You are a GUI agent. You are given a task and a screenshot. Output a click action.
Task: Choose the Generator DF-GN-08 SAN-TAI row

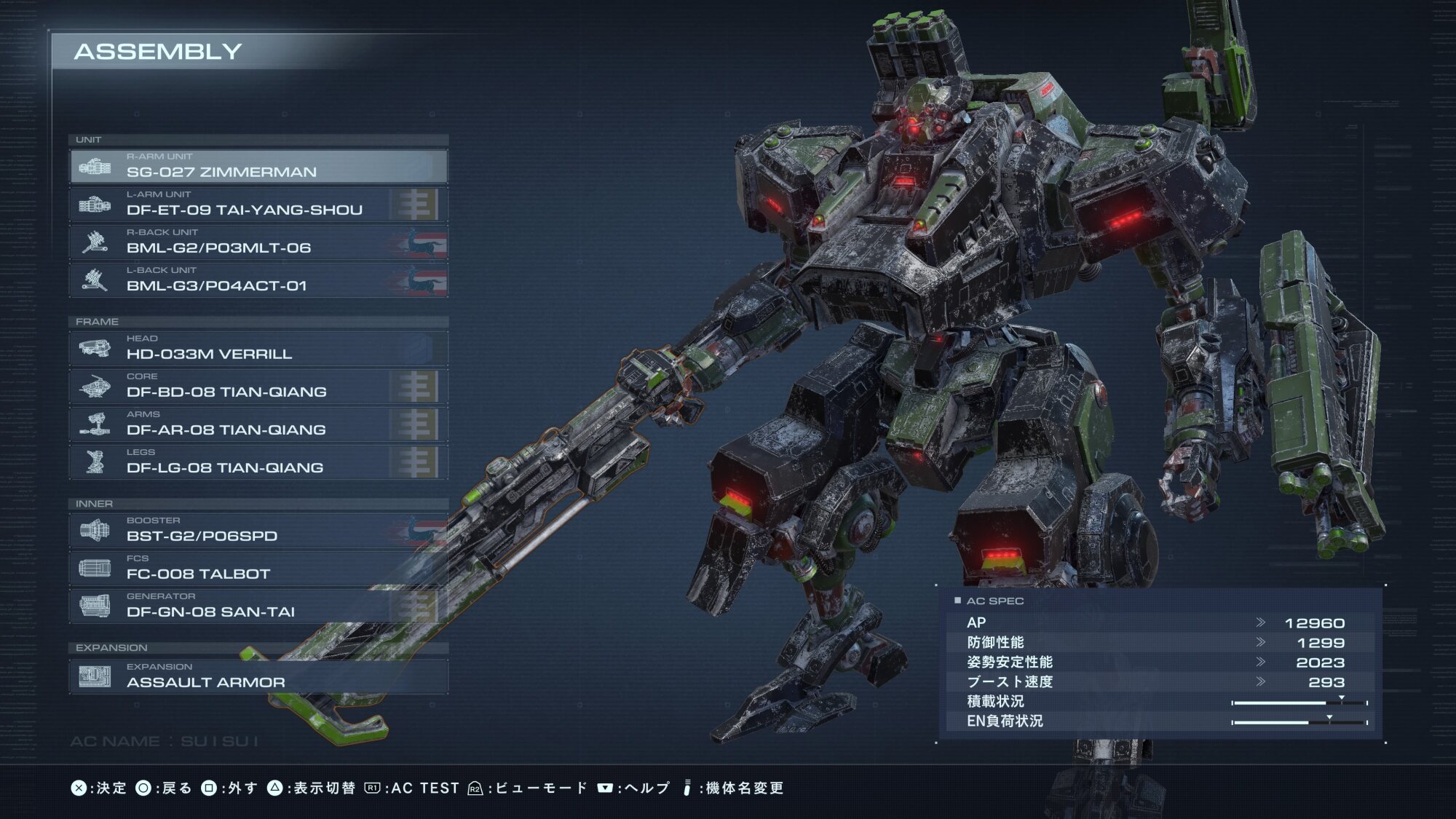(258, 606)
